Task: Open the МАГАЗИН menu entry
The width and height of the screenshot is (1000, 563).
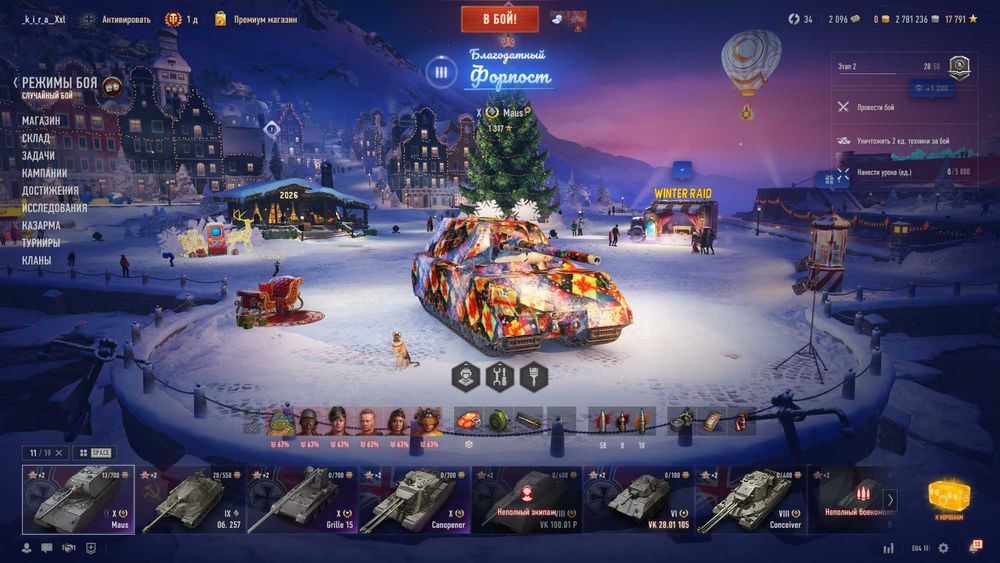Action: pos(41,121)
